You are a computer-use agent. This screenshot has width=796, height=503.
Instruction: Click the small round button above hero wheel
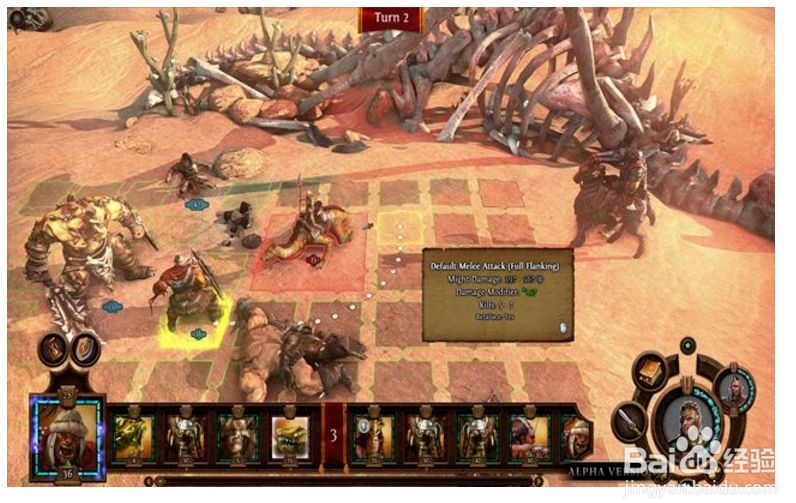[687, 347]
